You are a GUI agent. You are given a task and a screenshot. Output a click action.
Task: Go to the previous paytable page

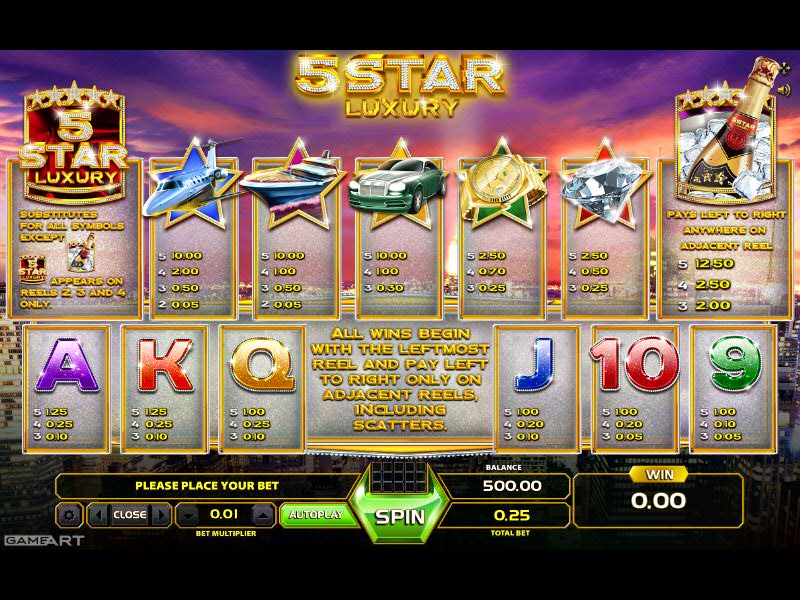[x=100, y=515]
